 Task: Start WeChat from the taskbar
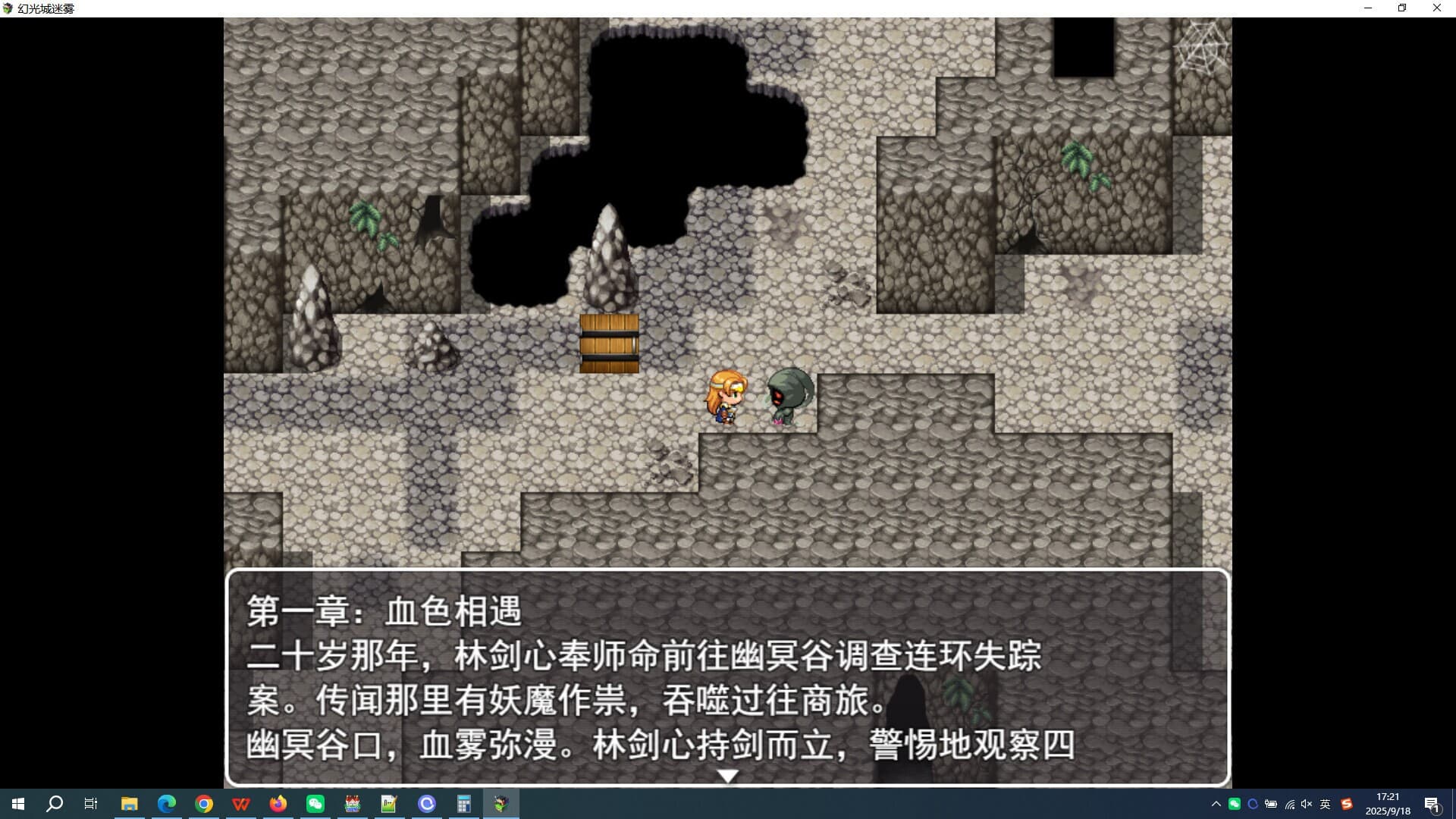click(315, 804)
